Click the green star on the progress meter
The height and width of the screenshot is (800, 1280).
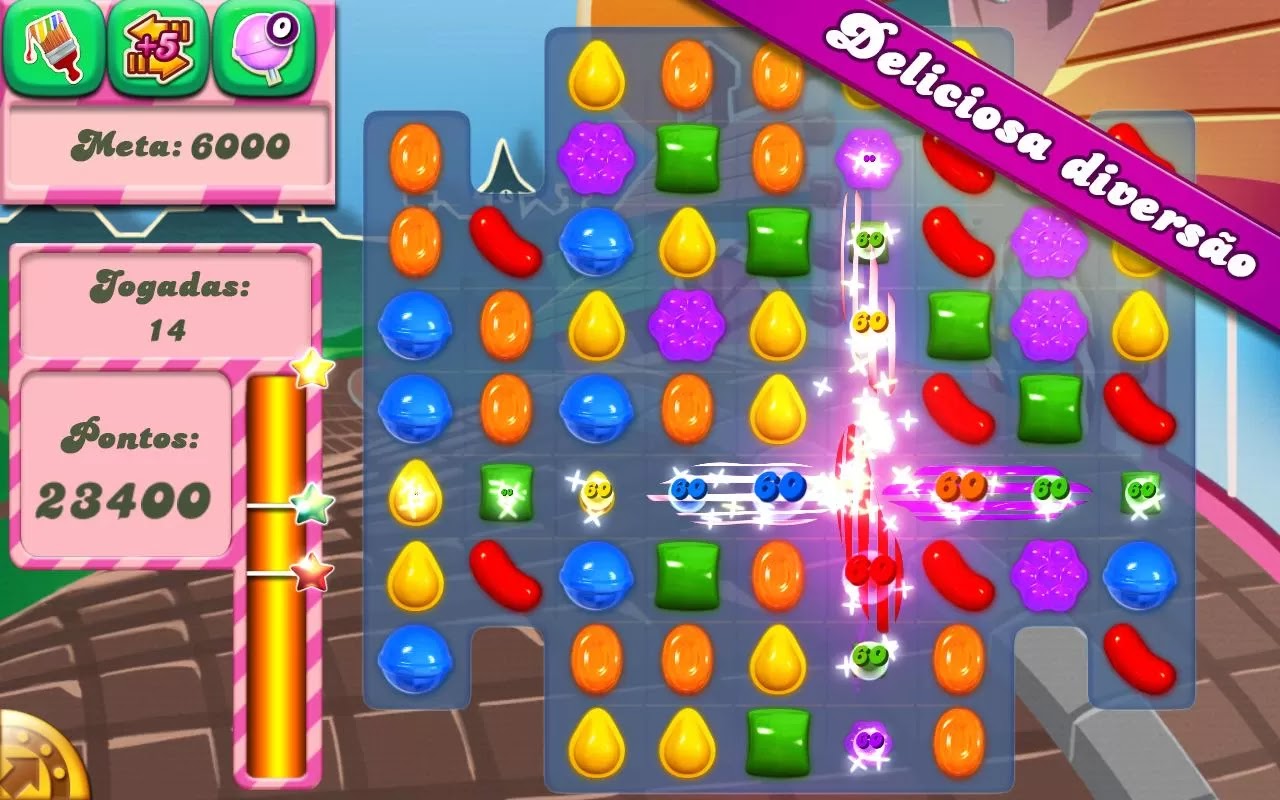click(310, 510)
